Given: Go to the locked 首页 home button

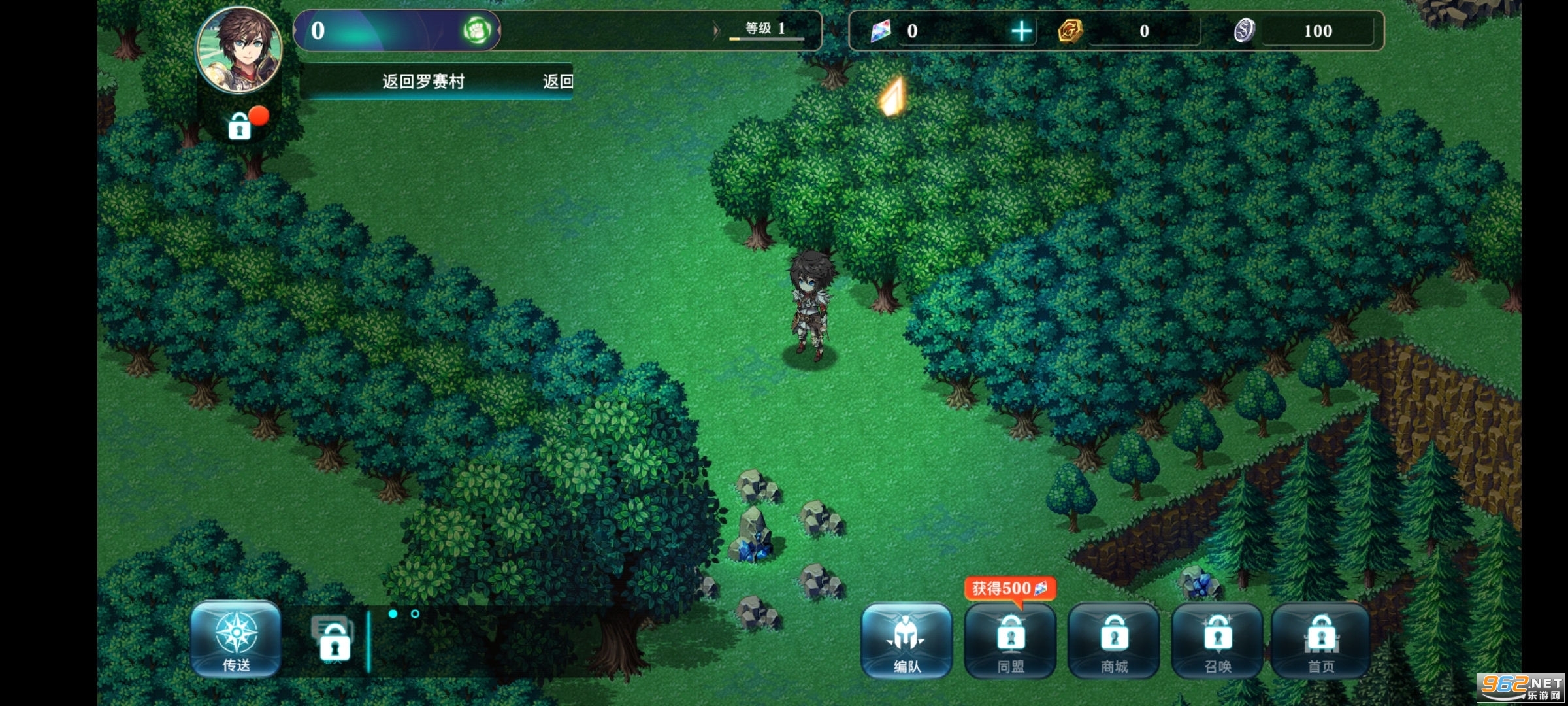Looking at the screenshot, I should (x=1320, y=641).
